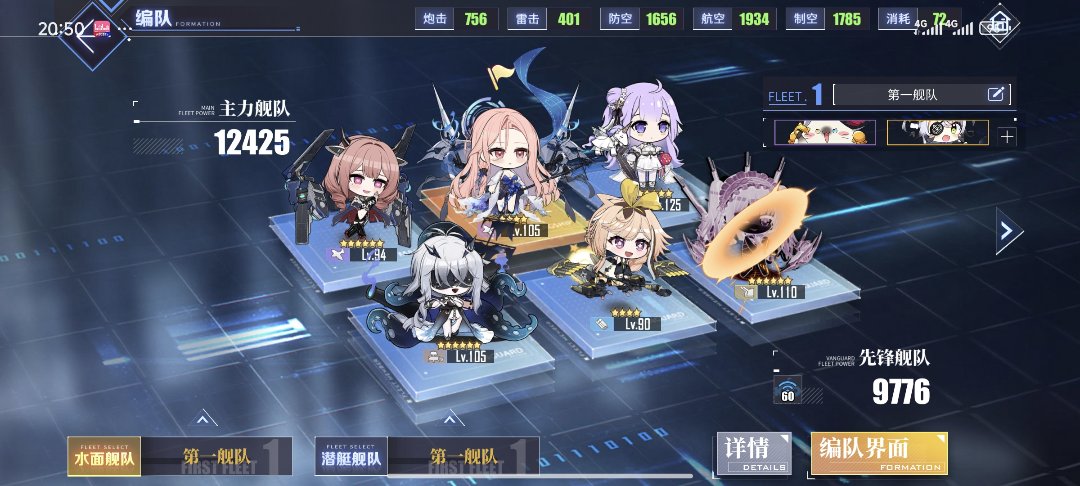Select the 潜艇舰队 submarine fleet

[351, 457]
